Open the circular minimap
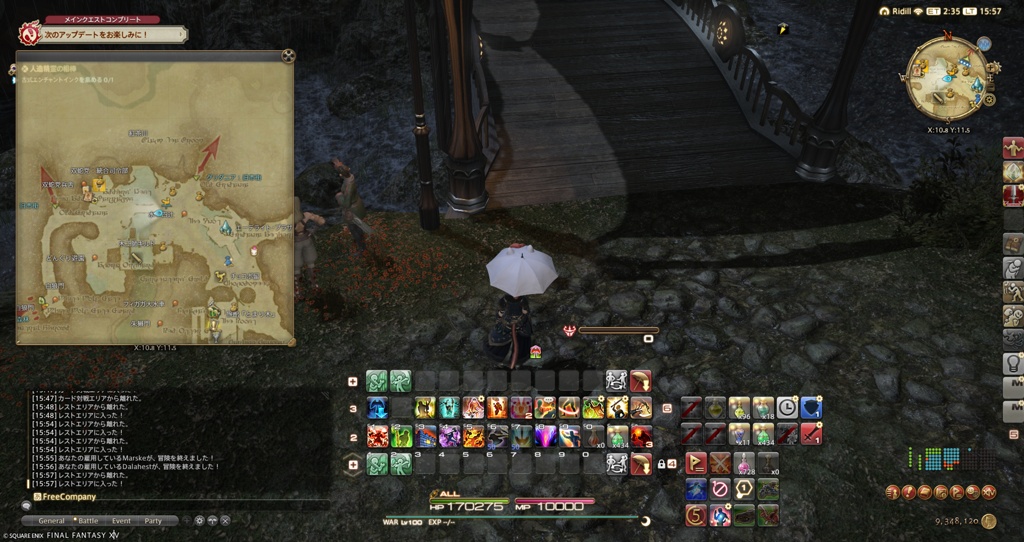 point(944,78)
